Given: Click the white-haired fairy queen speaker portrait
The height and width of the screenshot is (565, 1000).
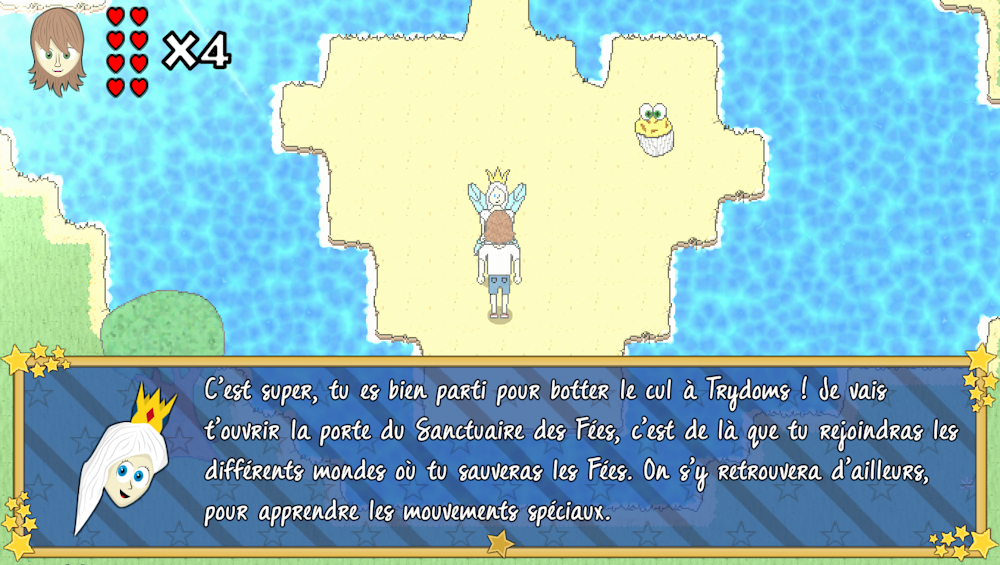Looking at the screenshot, I should 125,458.
